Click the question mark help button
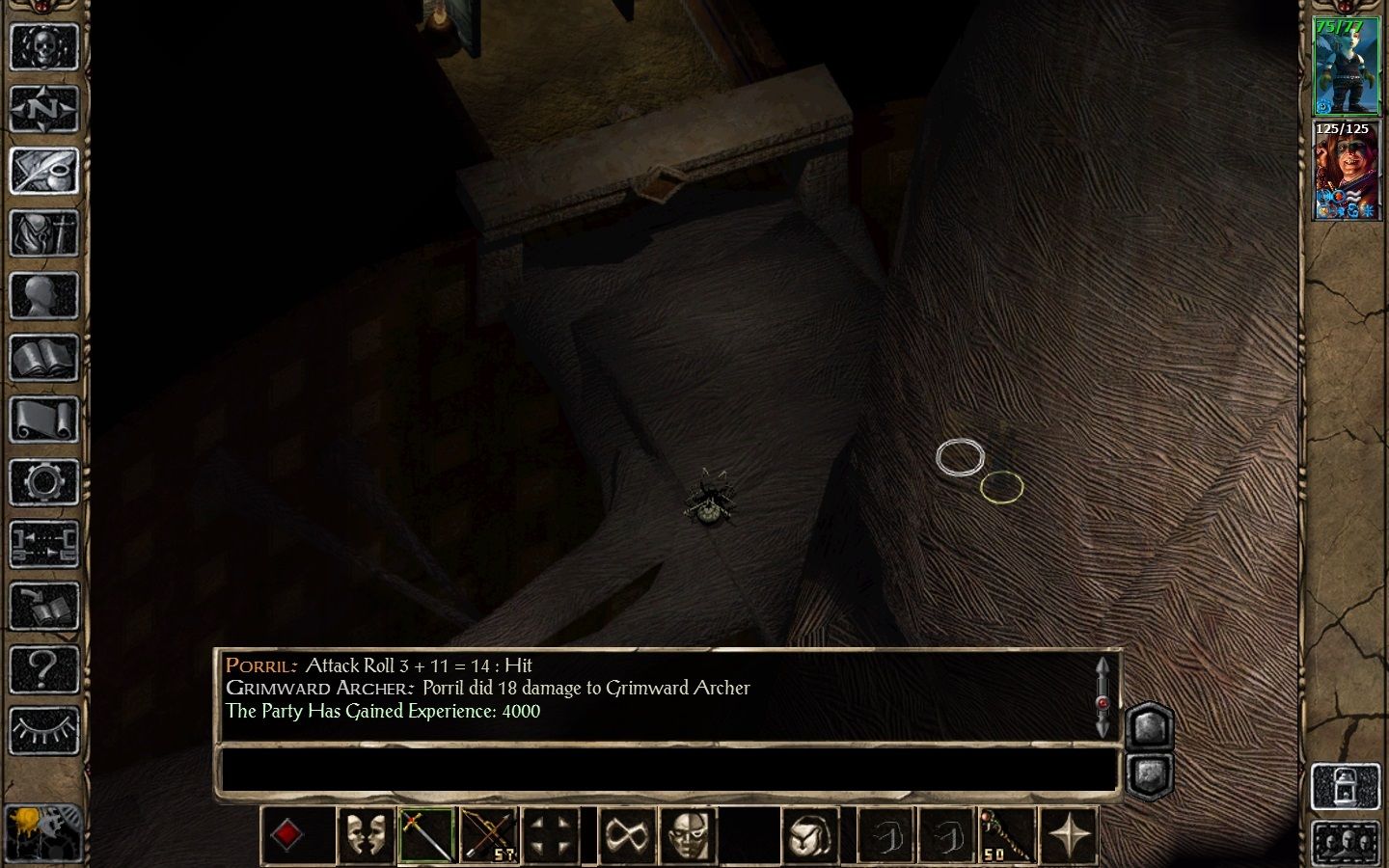Viewport: 1389px width, 868px height. [43, 668]
